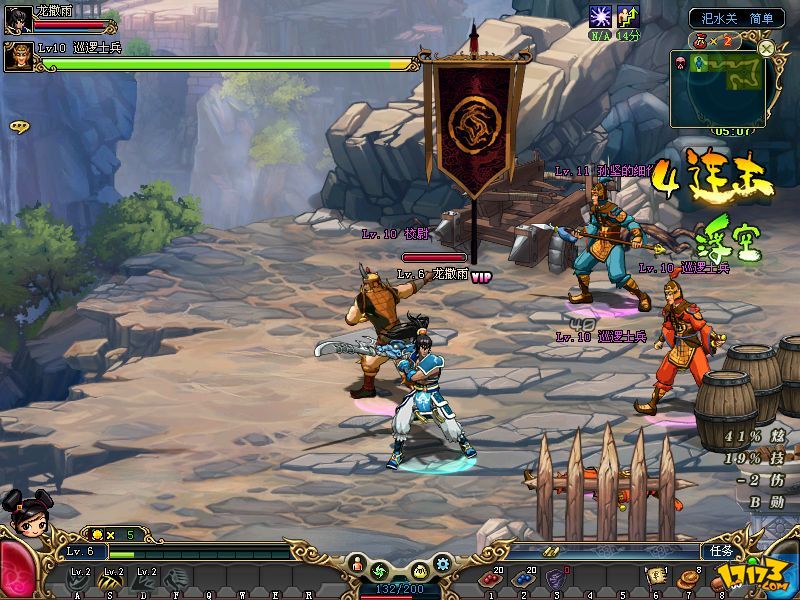
Task: Select the 巡逻士兵 enemy target portrait
Action: point(18,56)
